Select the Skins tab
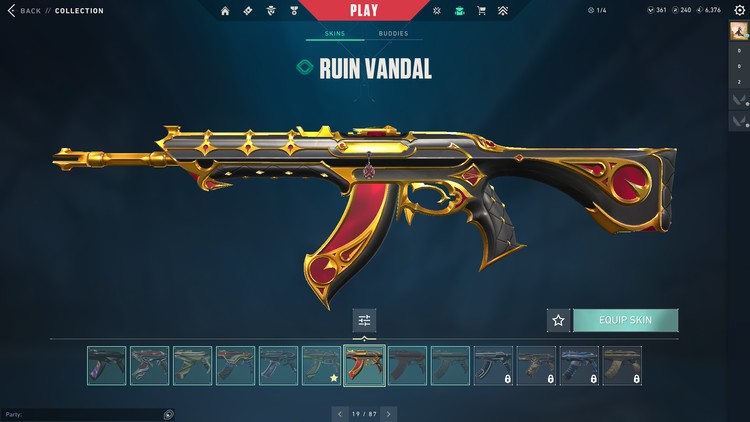This screenshot has height=422, width=750. pos(335,34)
